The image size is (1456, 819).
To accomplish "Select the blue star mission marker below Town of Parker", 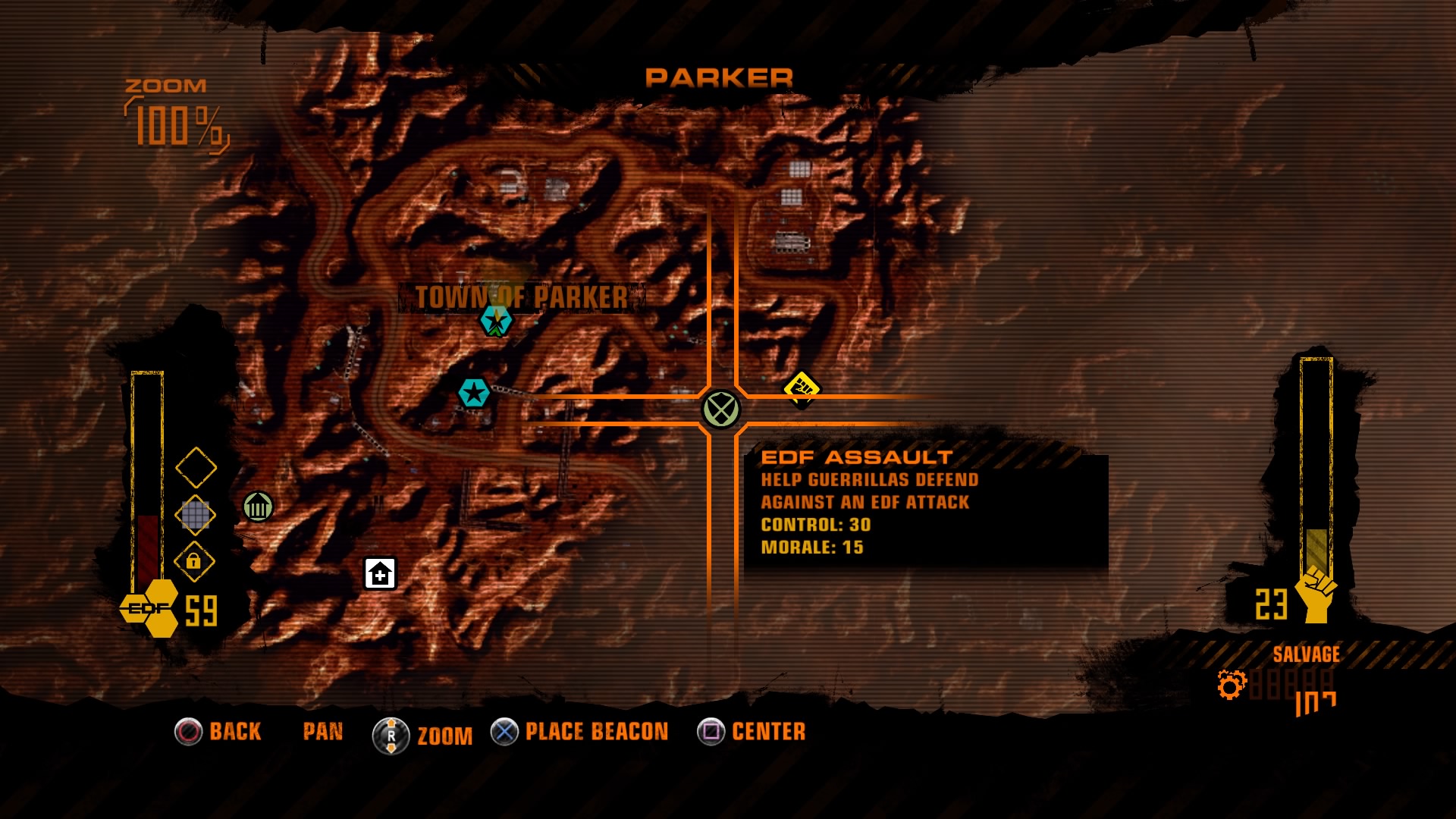I will 473,391.
